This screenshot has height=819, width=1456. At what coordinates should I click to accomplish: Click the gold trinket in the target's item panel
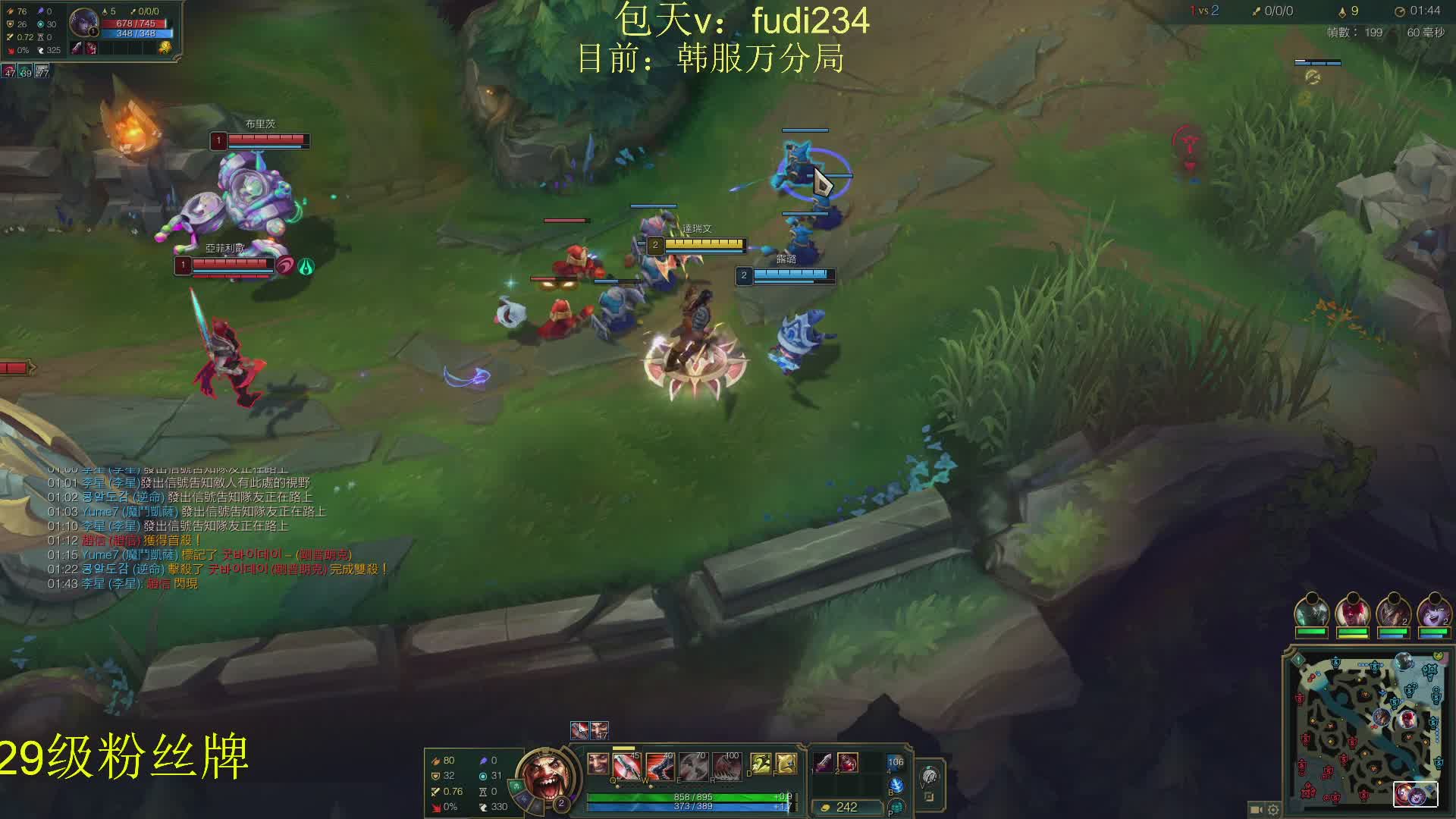pos(165,48)
